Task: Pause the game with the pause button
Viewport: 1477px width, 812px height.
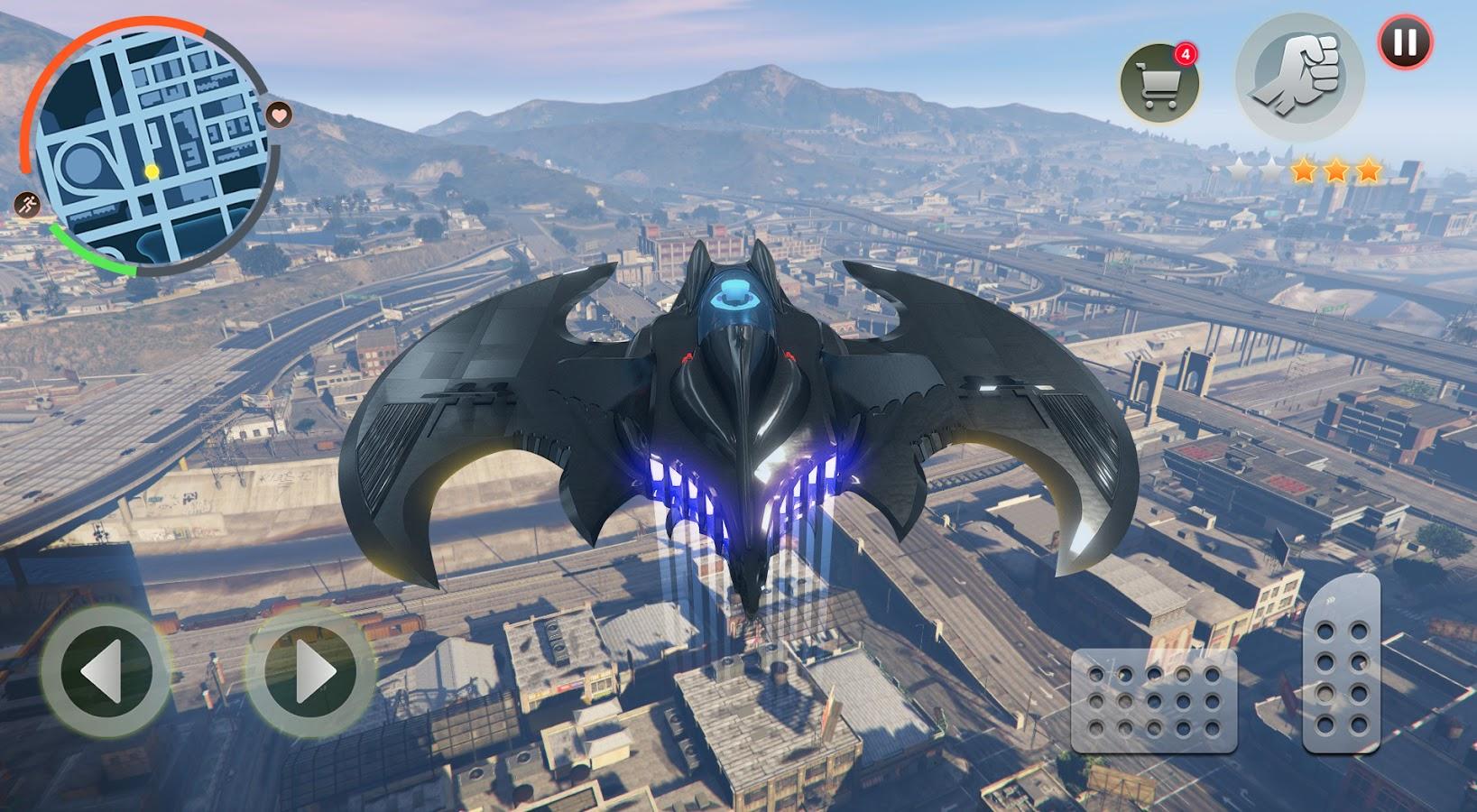Action: [1405, 42]
